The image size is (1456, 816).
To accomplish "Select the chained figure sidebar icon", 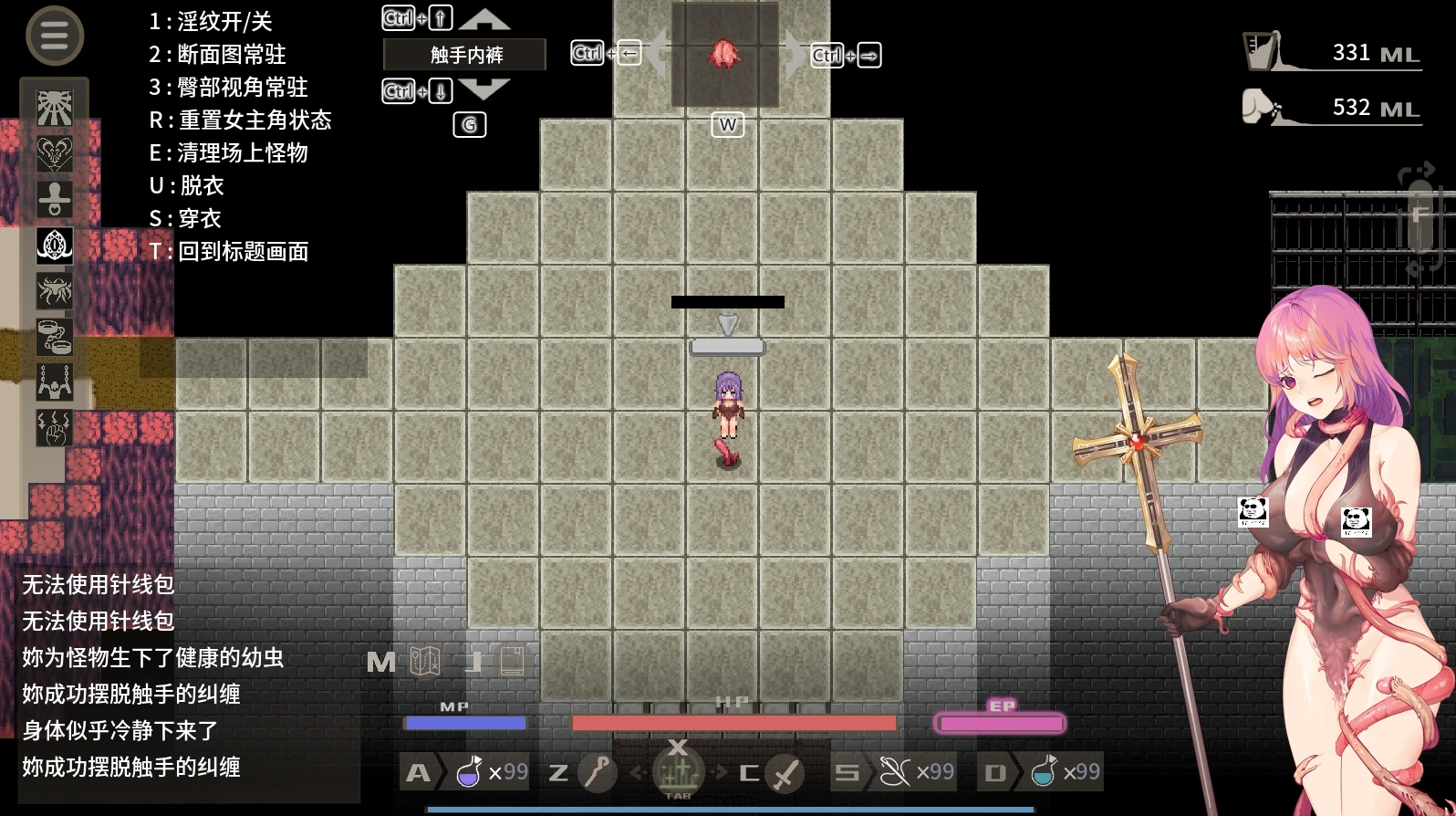I will pos(55,382).
